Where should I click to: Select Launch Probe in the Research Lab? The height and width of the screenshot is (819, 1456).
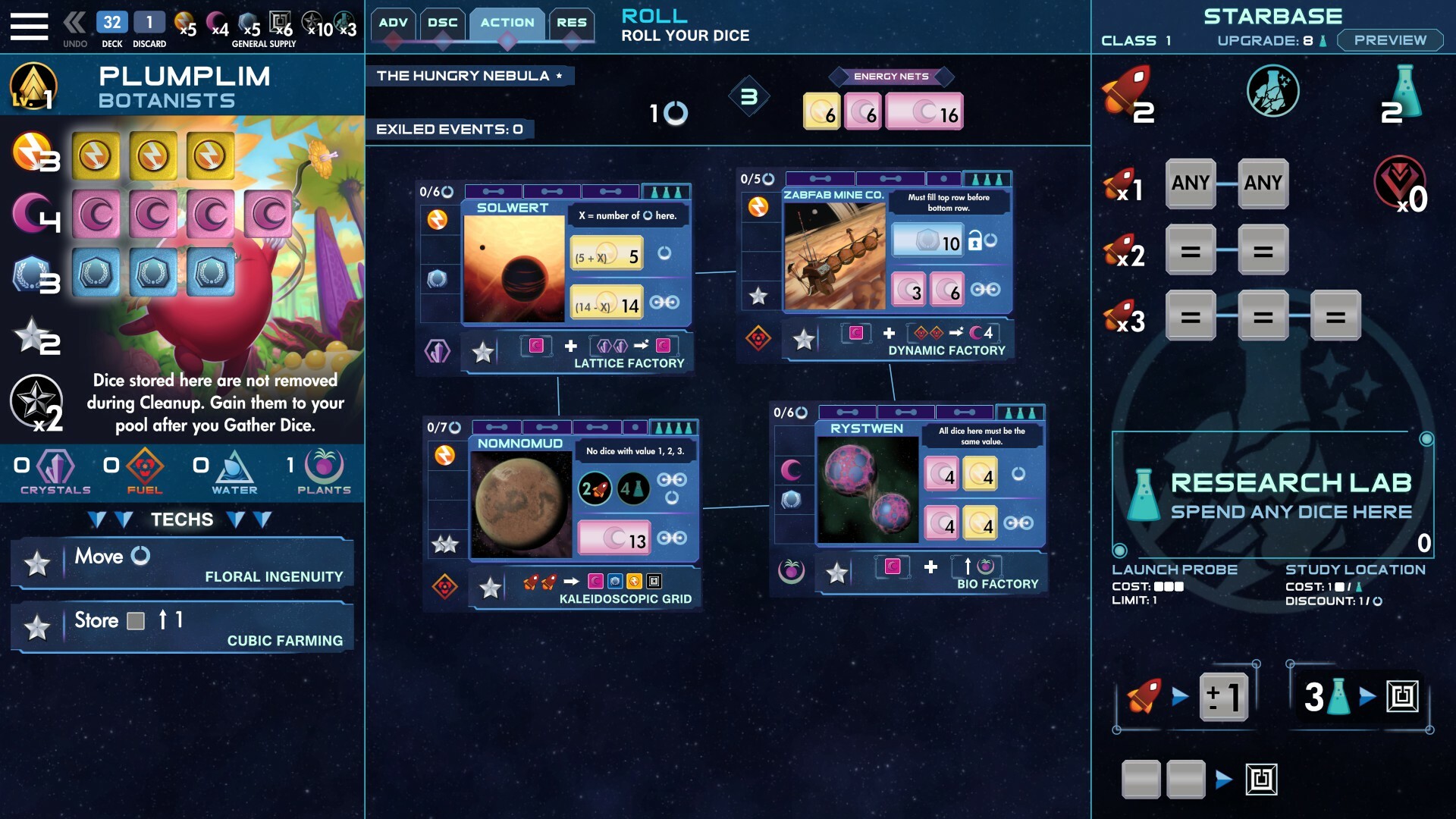[1173, 570]
